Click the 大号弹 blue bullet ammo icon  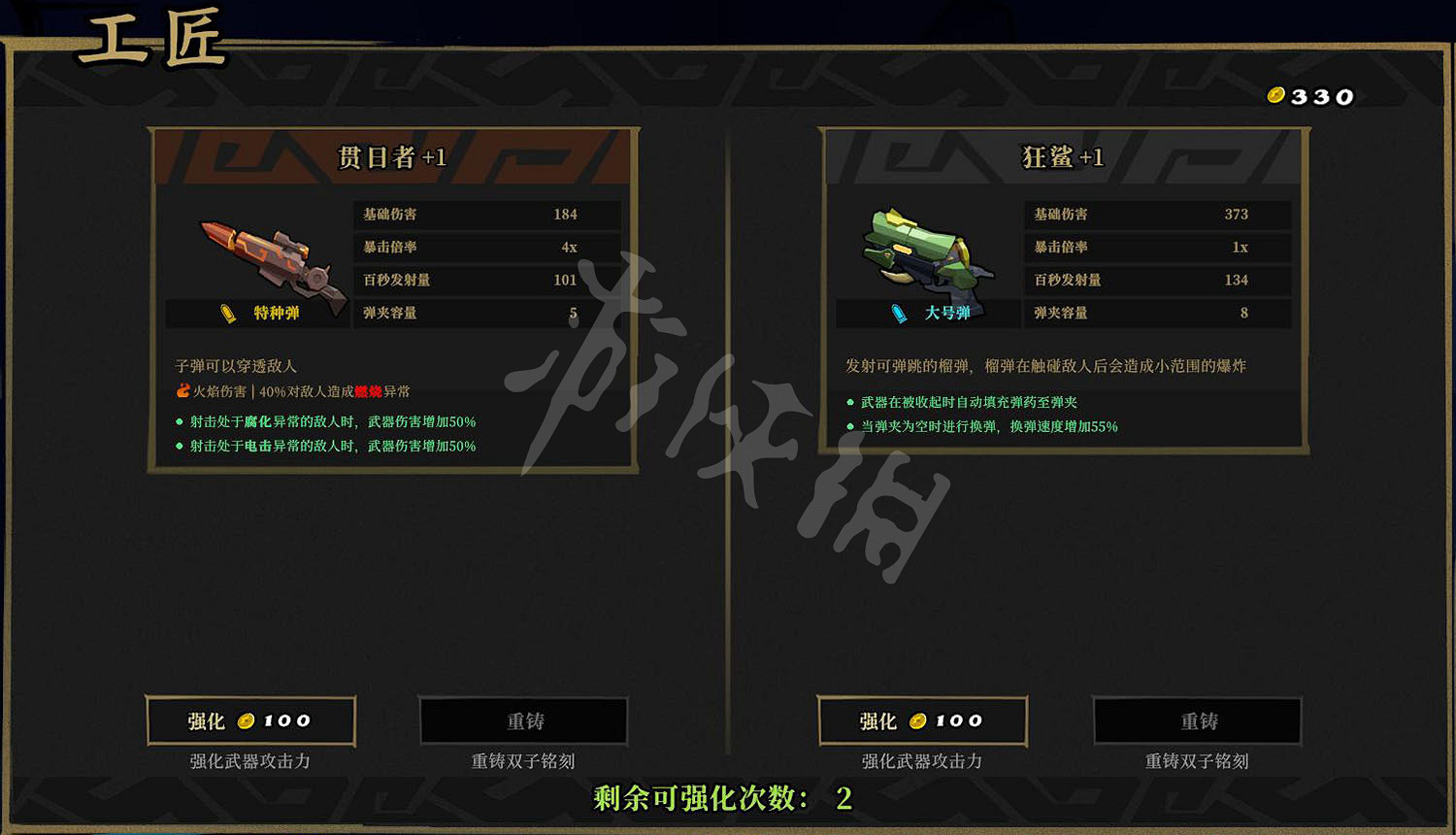coord(898,313)
